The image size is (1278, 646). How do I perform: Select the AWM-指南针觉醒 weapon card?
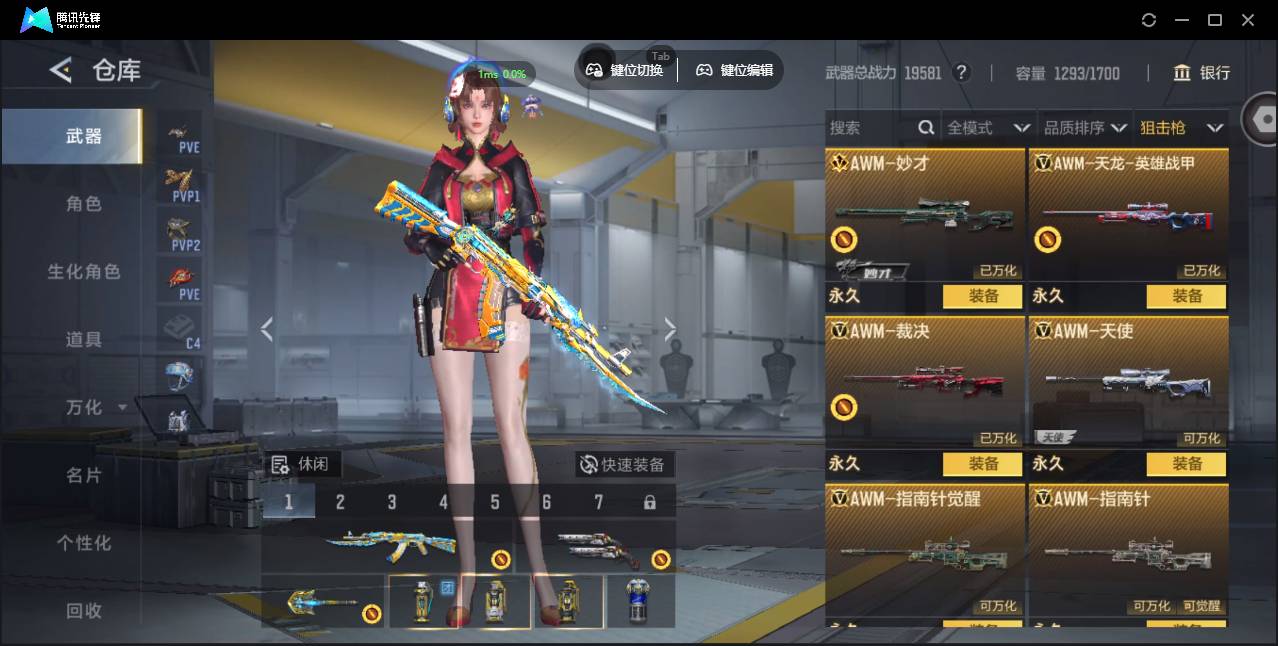pyautogui.click(x=925, y=550)
